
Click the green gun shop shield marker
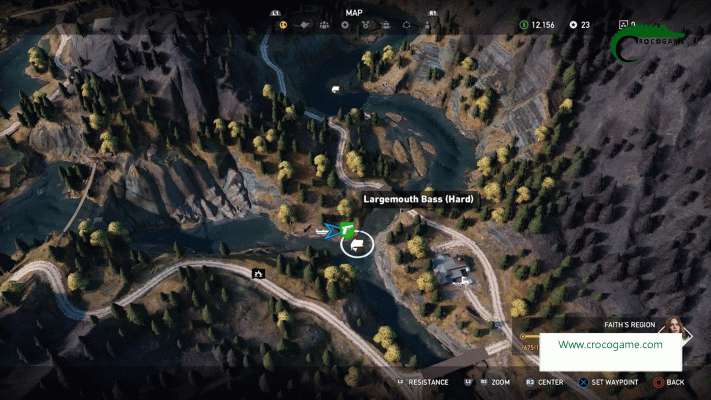pos(346,229)
